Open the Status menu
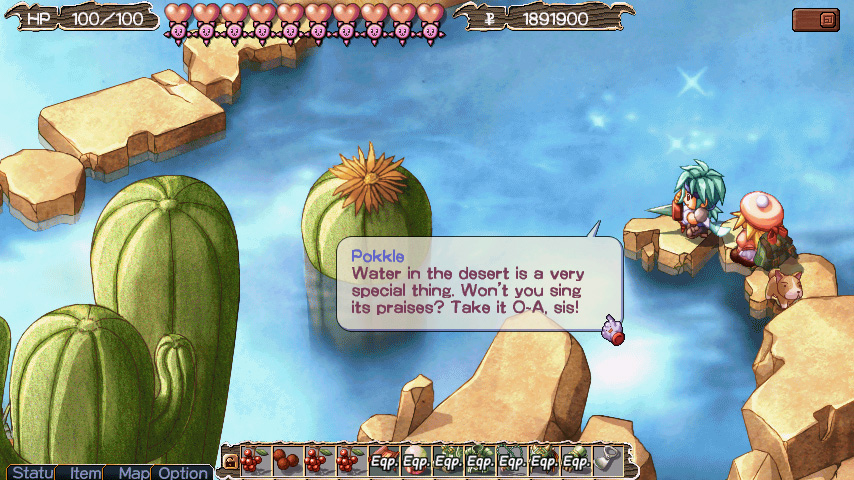Image resolution: width=854 pixels, height=480 pixels. pos(29,472)
